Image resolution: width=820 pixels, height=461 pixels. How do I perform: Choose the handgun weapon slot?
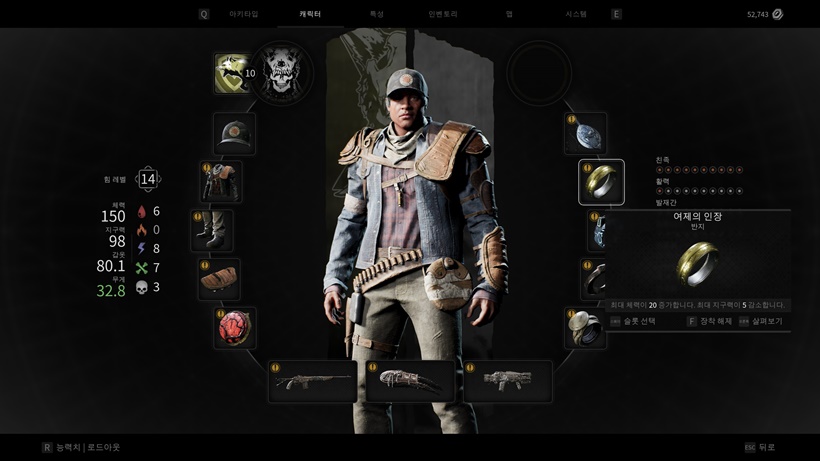[507, 381]
